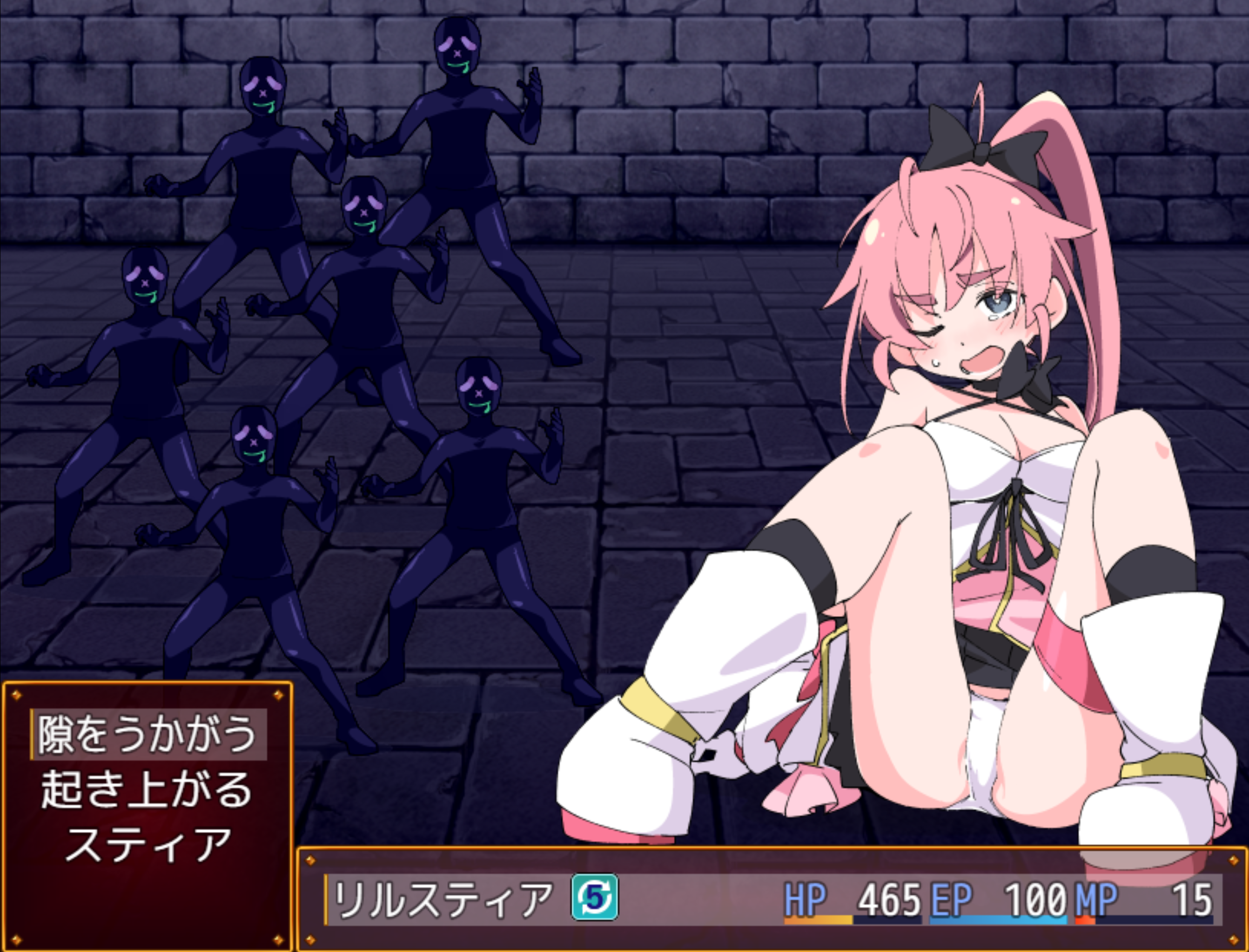Click the number 5 status icon
The width and height of the screenshot is (1249, 952).
pyautogui.click(x=594, y=898)
